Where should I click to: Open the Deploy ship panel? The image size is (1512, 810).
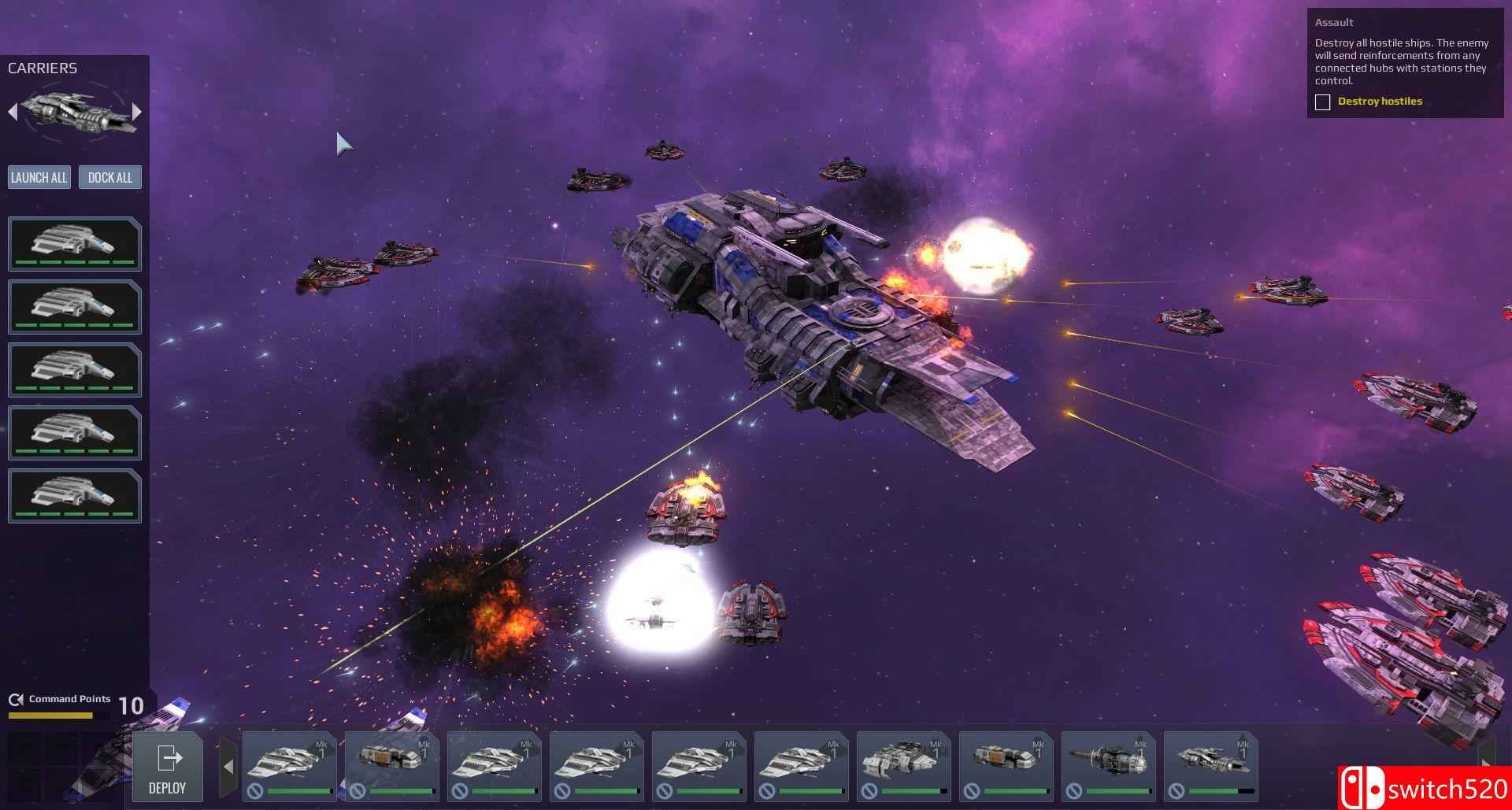click(x=167, y=767)
